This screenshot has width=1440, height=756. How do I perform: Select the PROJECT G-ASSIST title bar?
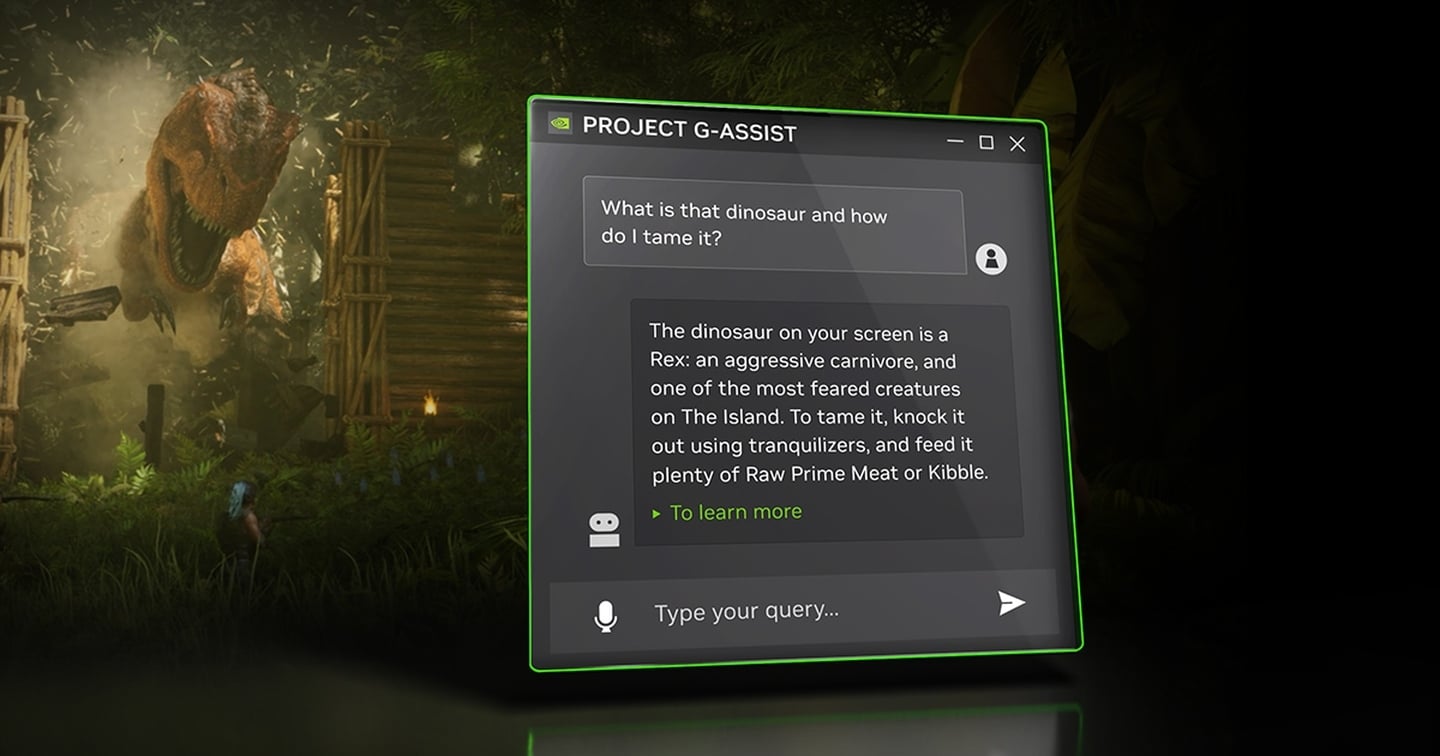[x=690, y=131]
